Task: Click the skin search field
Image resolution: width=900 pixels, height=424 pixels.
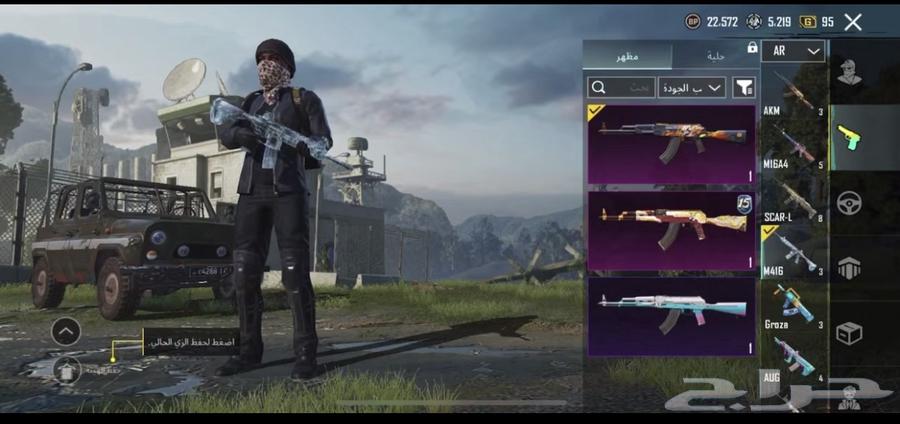Action: (622, 88)
